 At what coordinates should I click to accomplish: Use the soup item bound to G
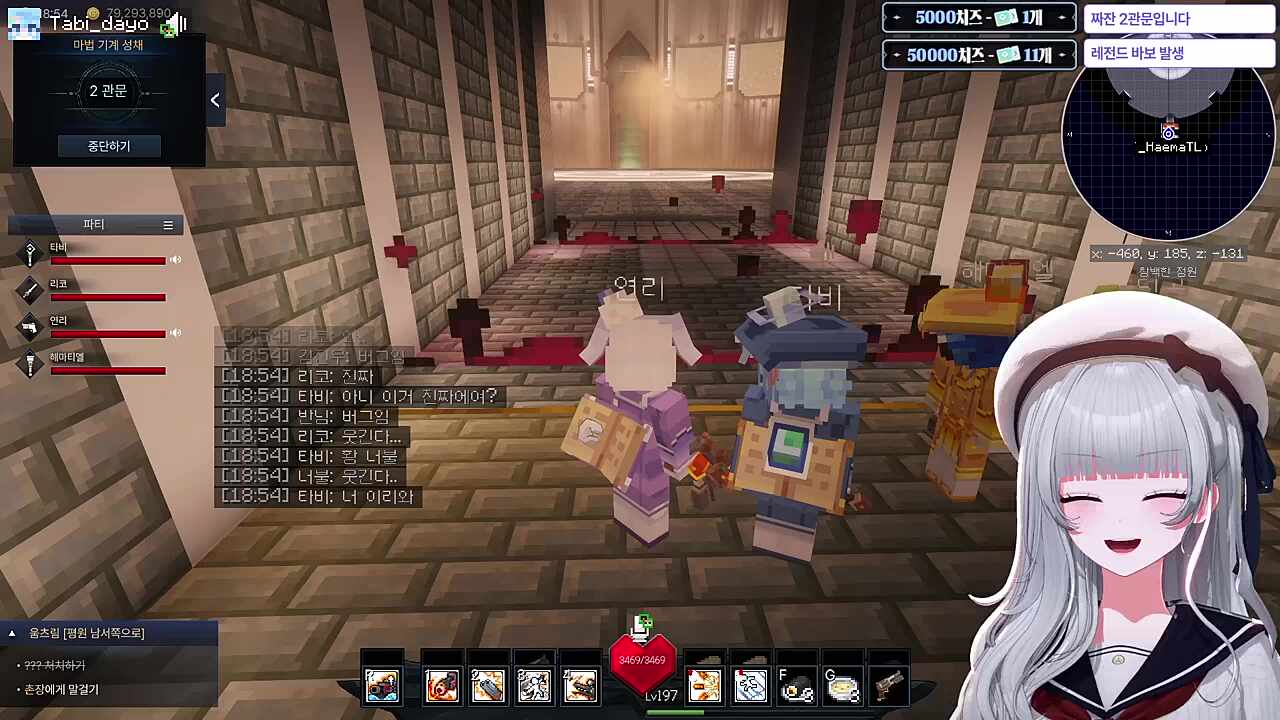point(843,683)
